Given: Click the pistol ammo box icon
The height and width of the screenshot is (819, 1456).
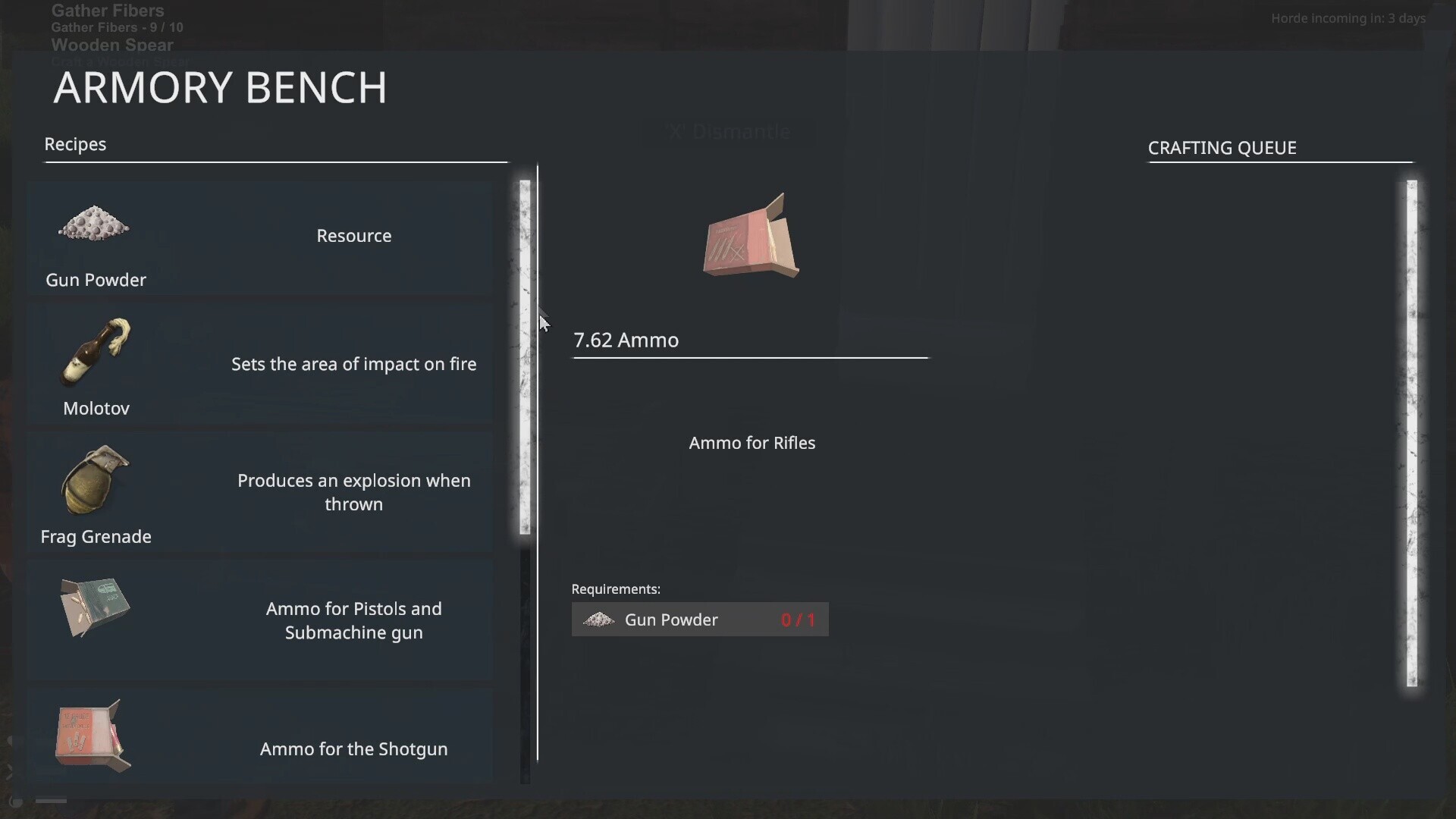Looking at the screenshot, I should tap(93, 607).
